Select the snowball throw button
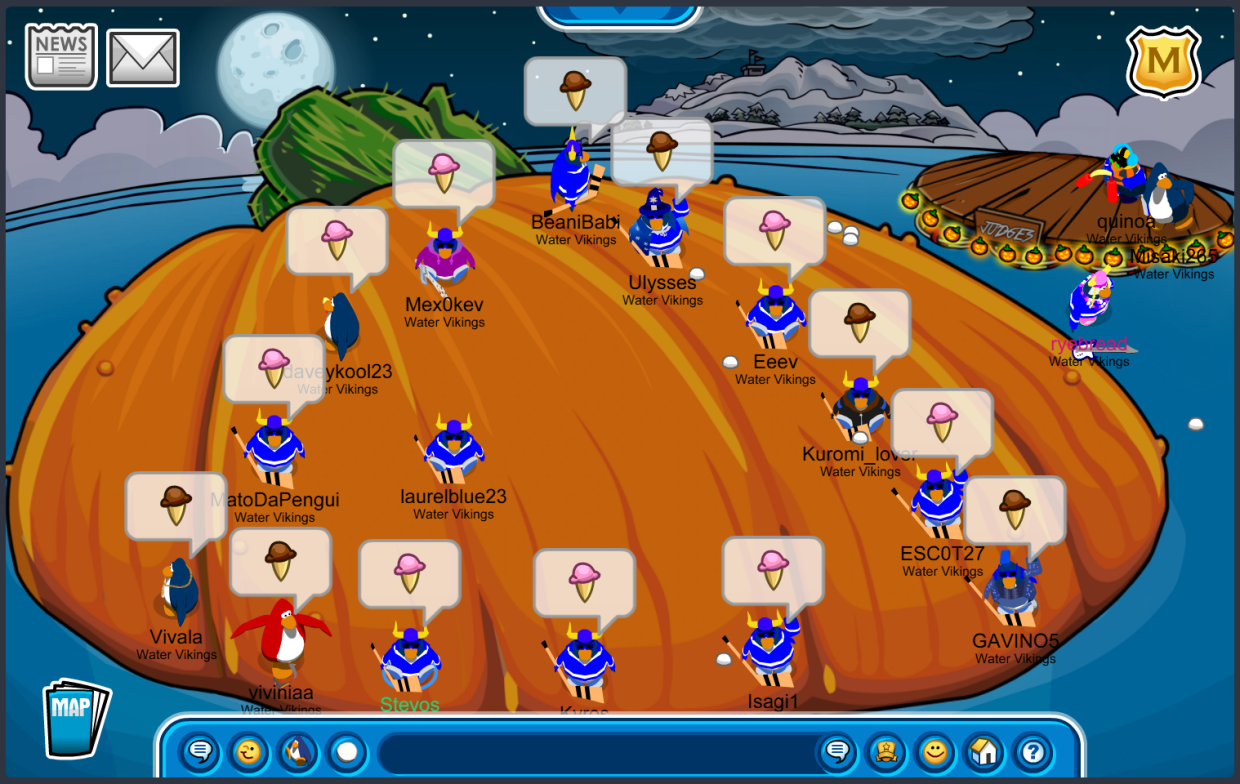The width and height of the screenshot is (1240, 784). (x=346, y=751)
